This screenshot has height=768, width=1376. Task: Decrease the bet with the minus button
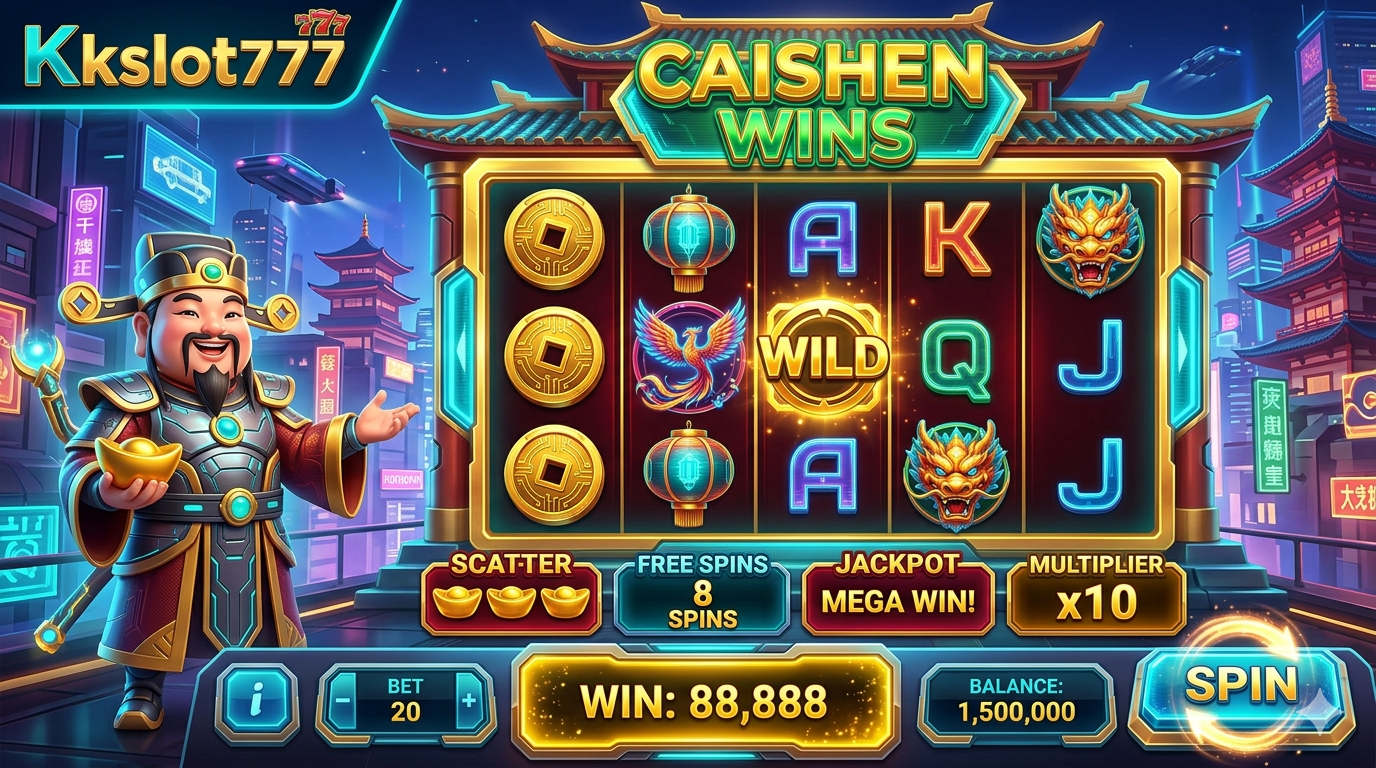(343, 700)
